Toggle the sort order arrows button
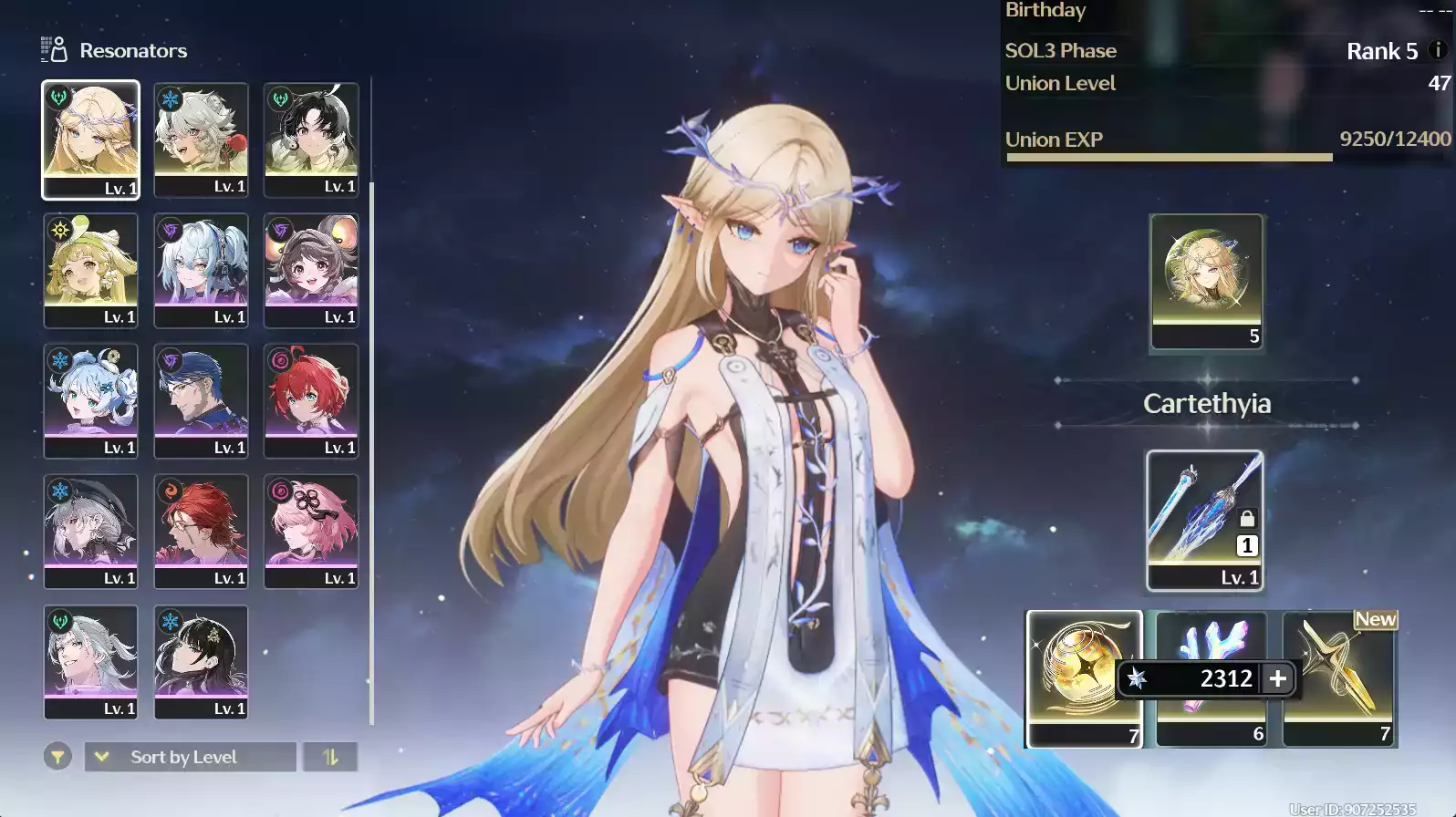This screenshot has height=817, width=1456. click(x=330, y=757)
